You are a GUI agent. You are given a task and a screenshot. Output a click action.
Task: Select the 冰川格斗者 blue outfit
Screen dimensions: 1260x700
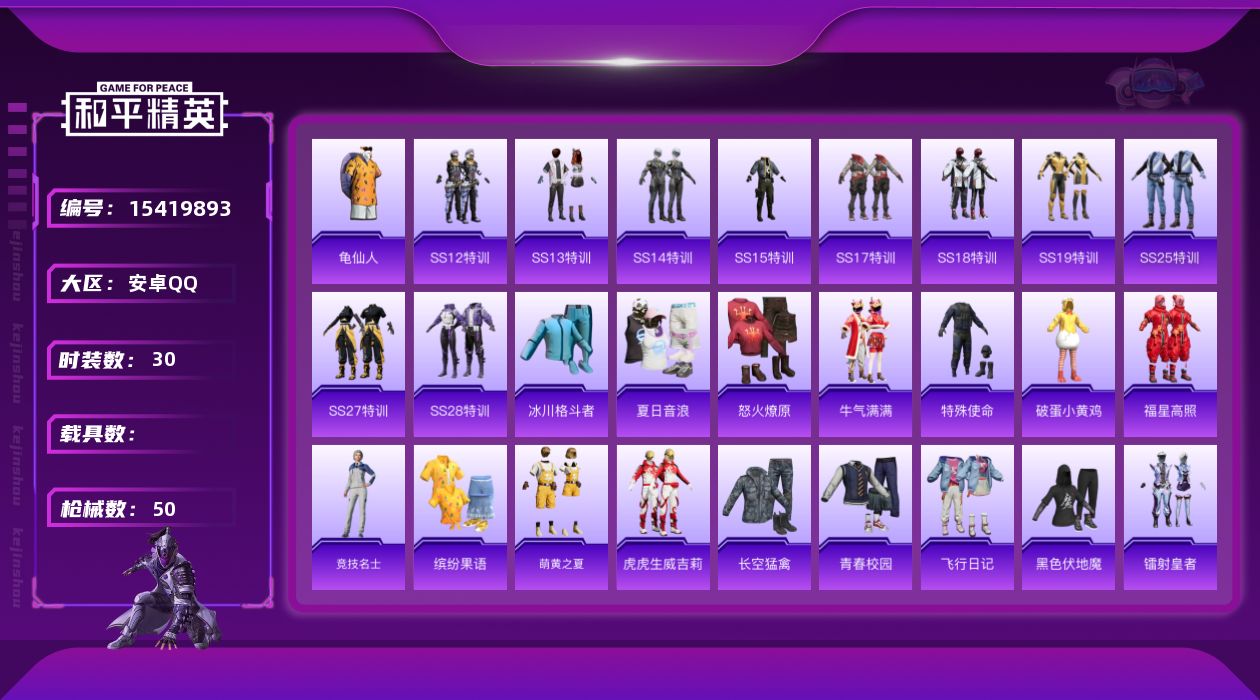coord(561,363)
